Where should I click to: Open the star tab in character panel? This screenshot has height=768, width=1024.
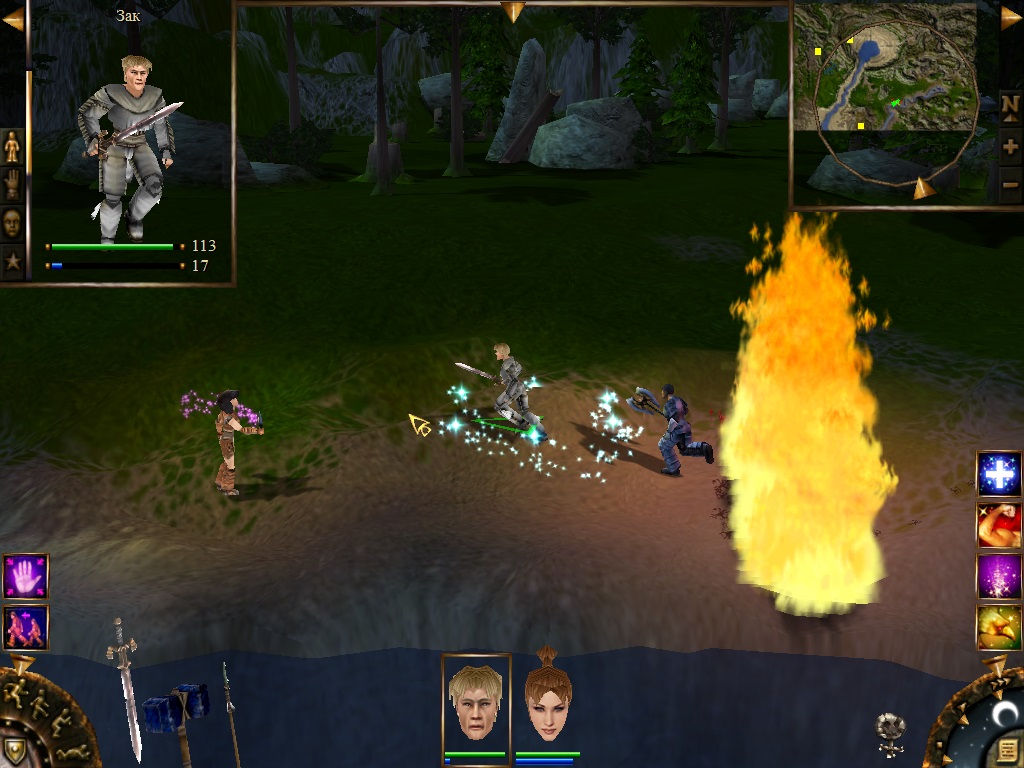coord(13,262)
